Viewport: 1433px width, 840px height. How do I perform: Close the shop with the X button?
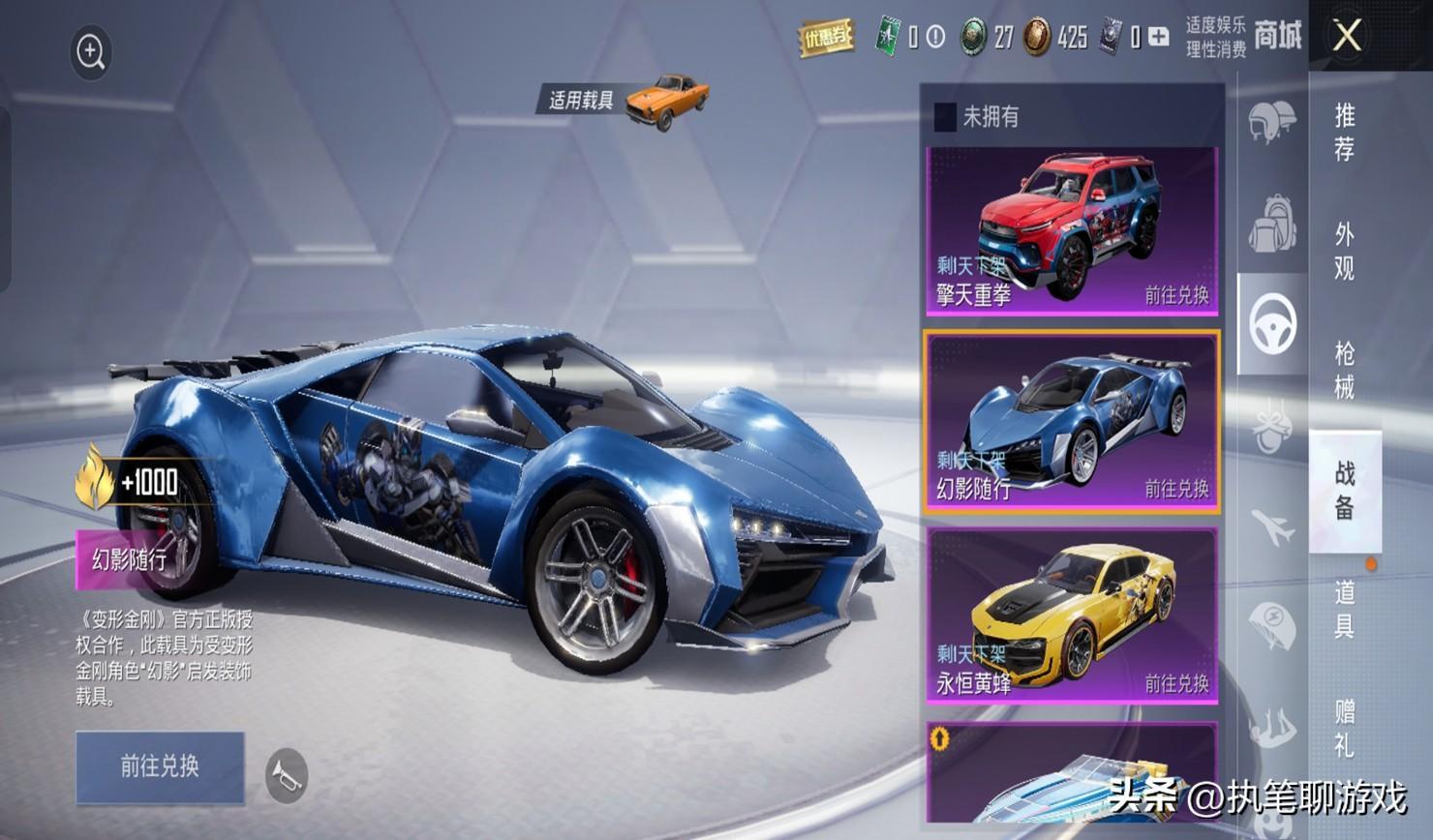coord(1347,37)
